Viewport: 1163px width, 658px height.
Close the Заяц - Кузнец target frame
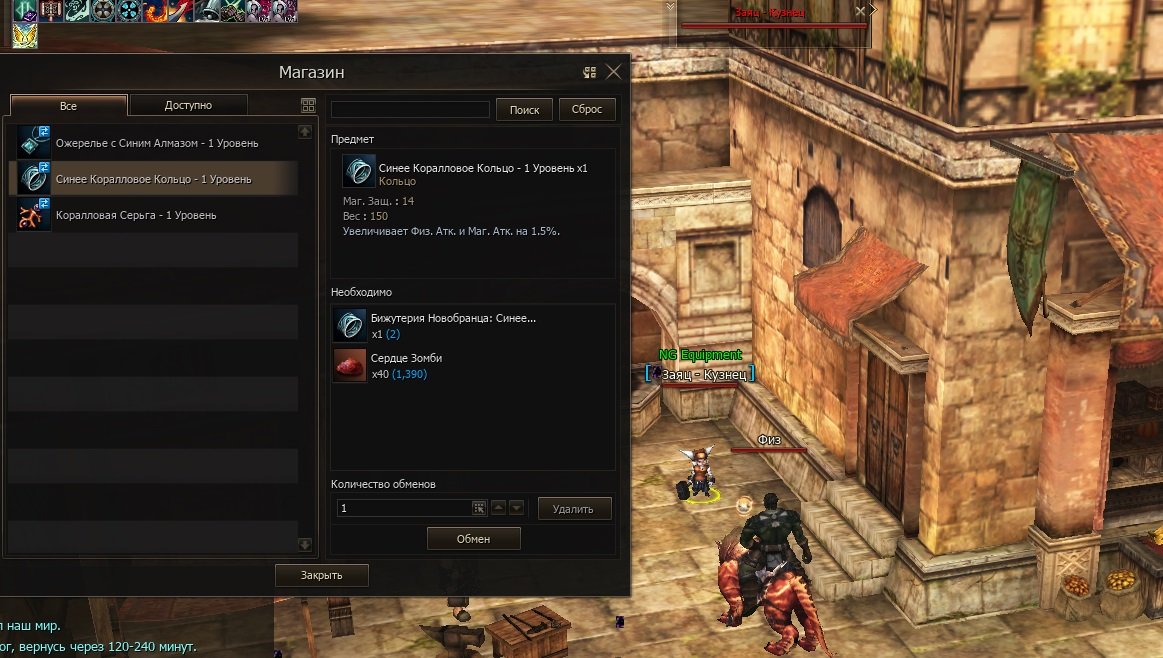(x=860, y=12)
